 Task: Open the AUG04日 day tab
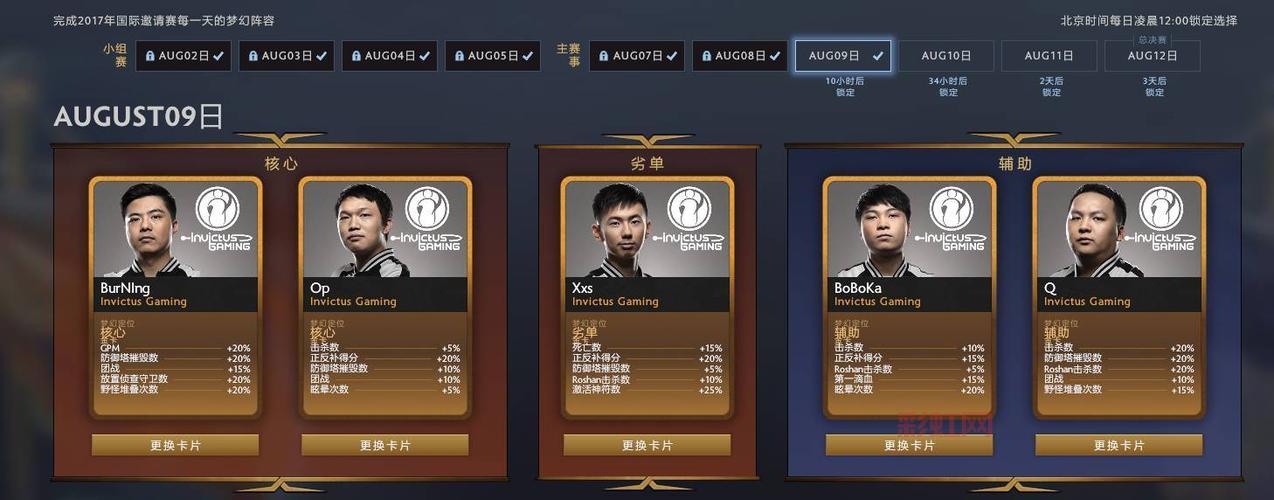coord(390,56)
